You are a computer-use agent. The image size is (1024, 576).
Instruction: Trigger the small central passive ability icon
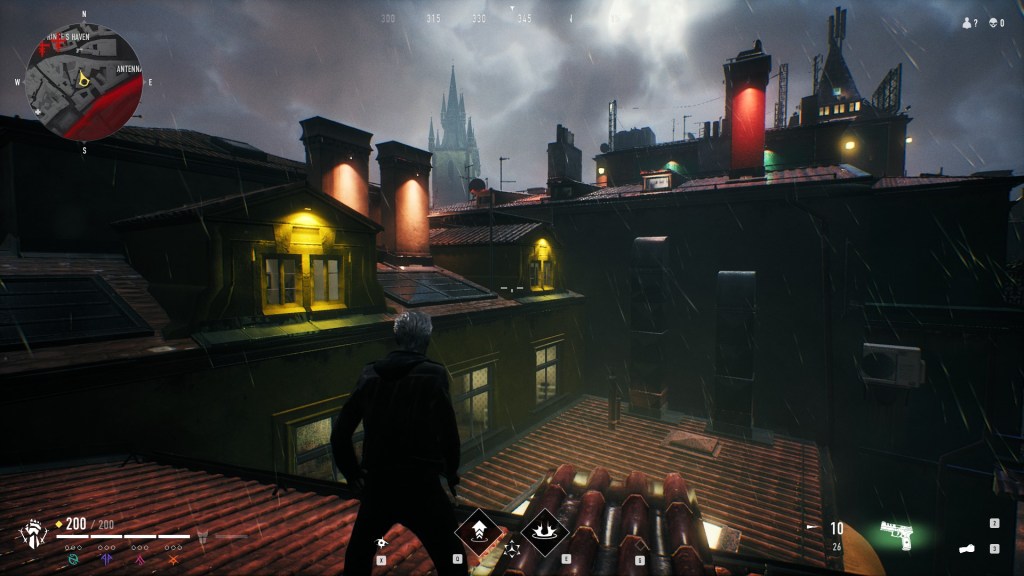coord(512,548)
